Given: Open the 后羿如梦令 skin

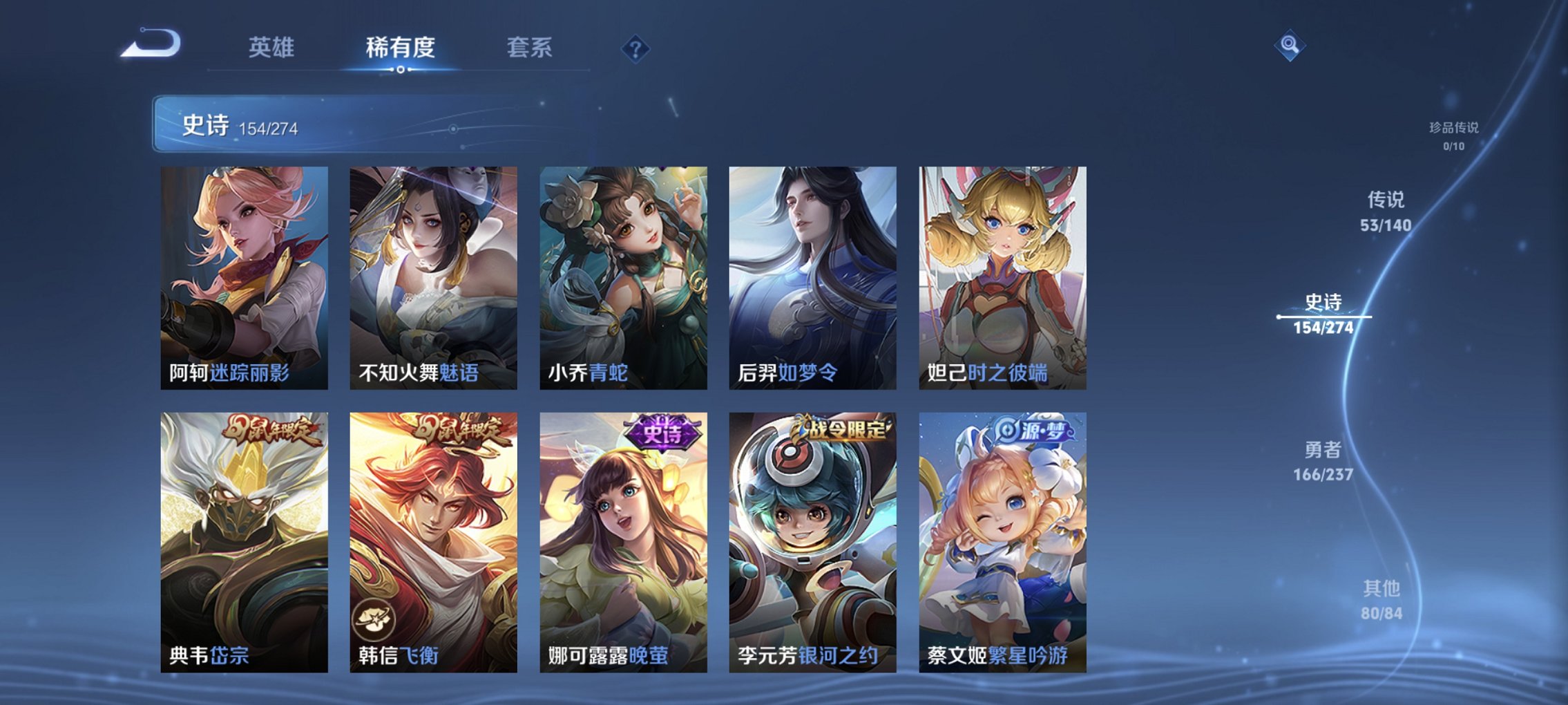Looking at the screenshot, I should click(816, 276).
